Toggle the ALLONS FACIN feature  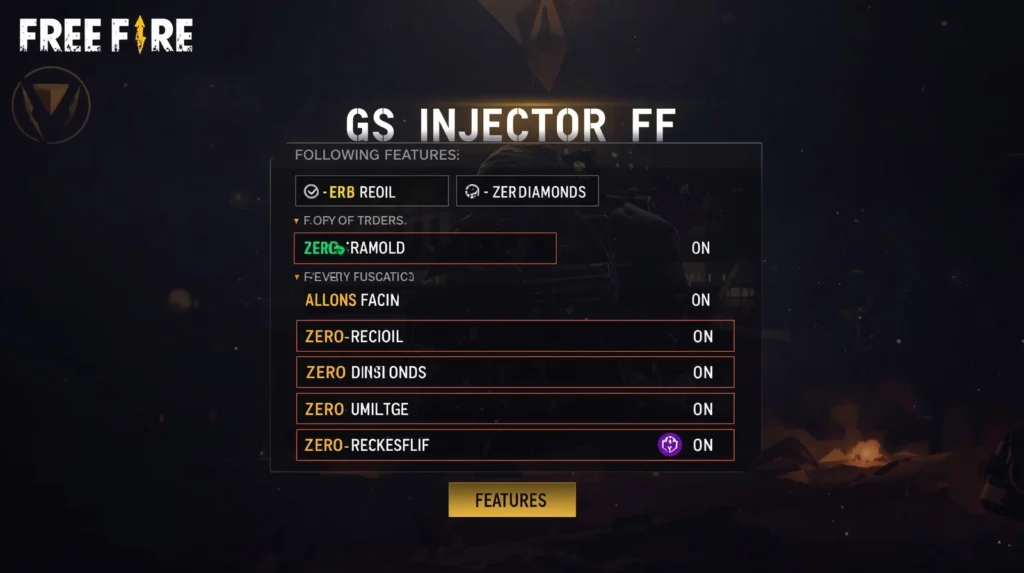pyautogui.click(x=700, y=300)
